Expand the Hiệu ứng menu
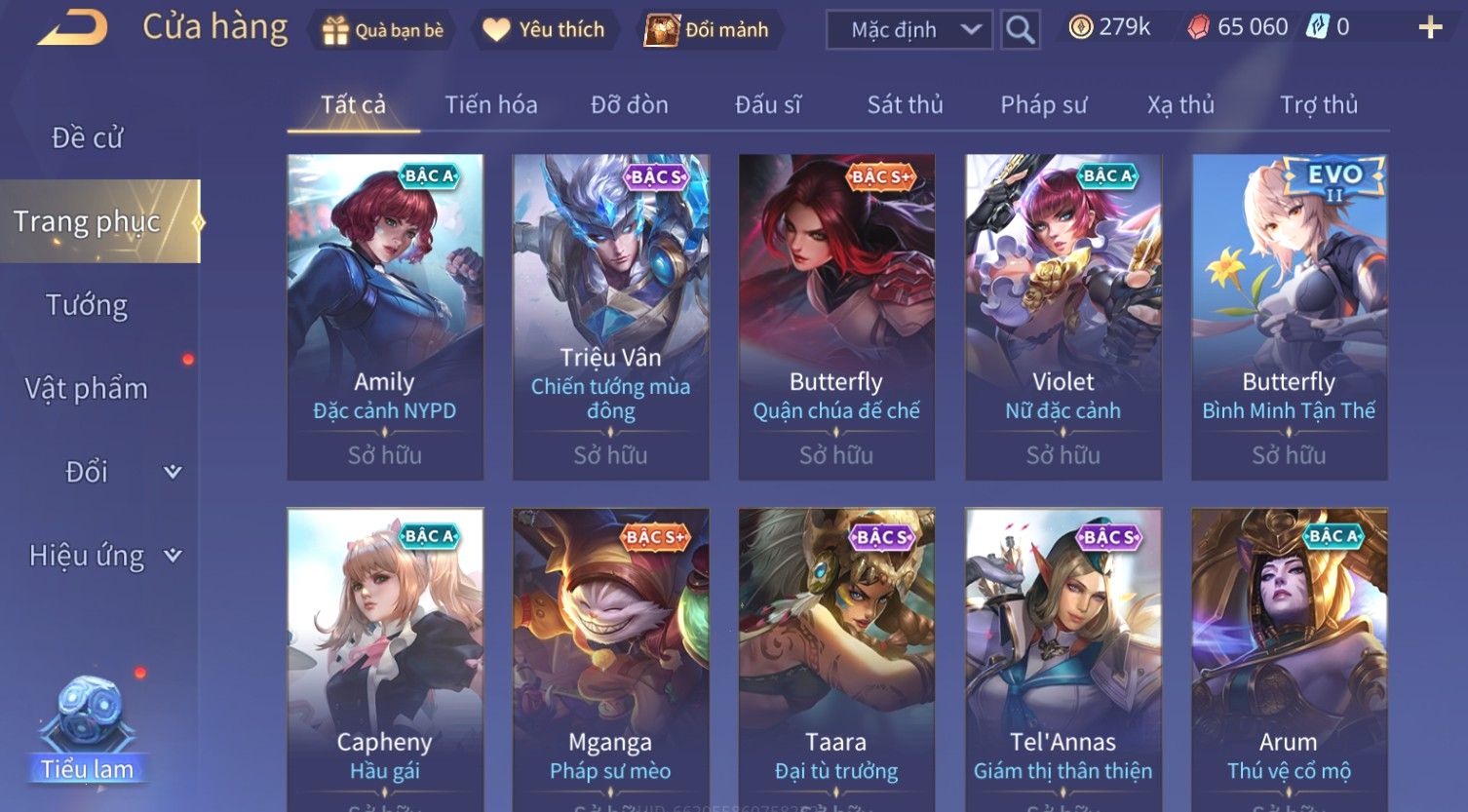 (x=102, y=556)
